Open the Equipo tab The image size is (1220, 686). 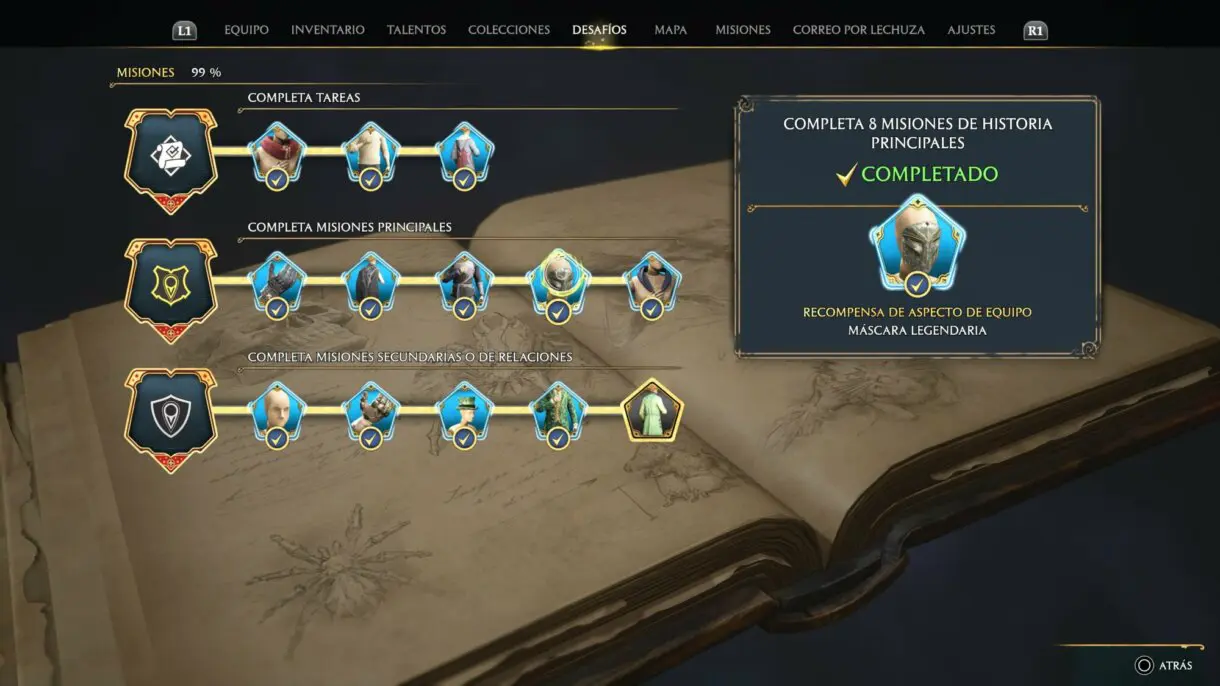pyautogui.click(x=246, y=30)
